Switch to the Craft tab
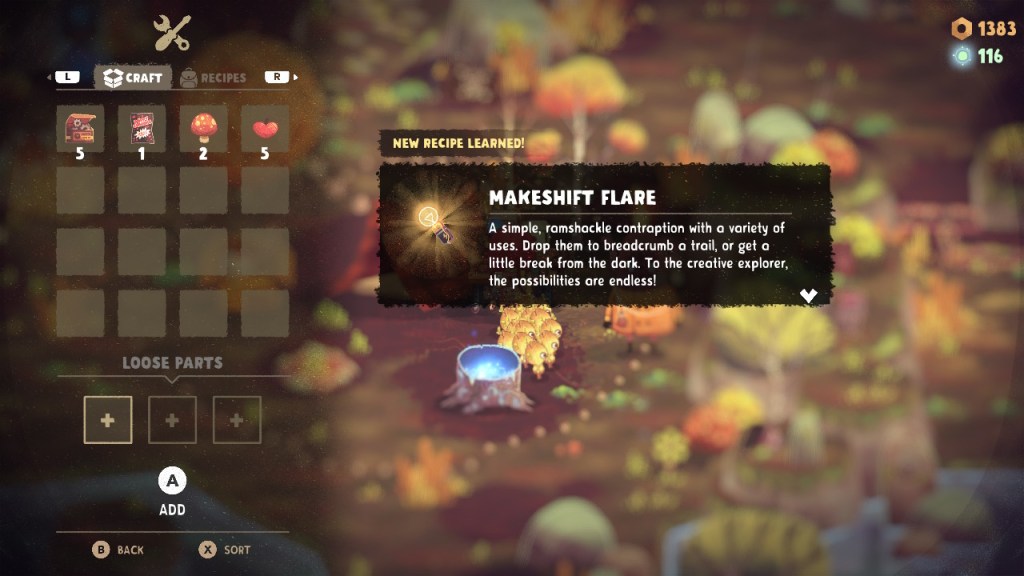 [133, 77]
